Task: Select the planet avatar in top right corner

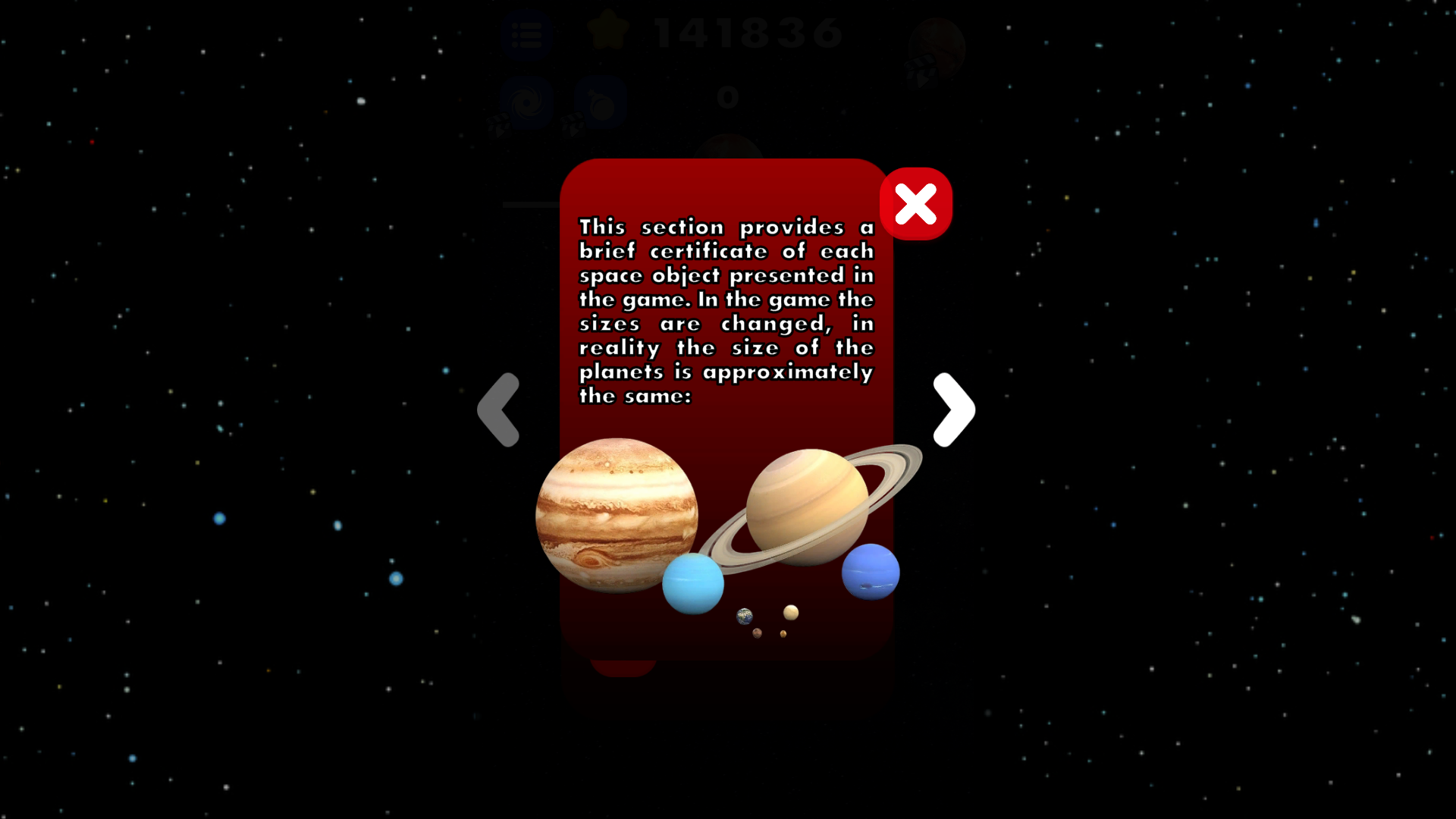Action: (938, 42)
